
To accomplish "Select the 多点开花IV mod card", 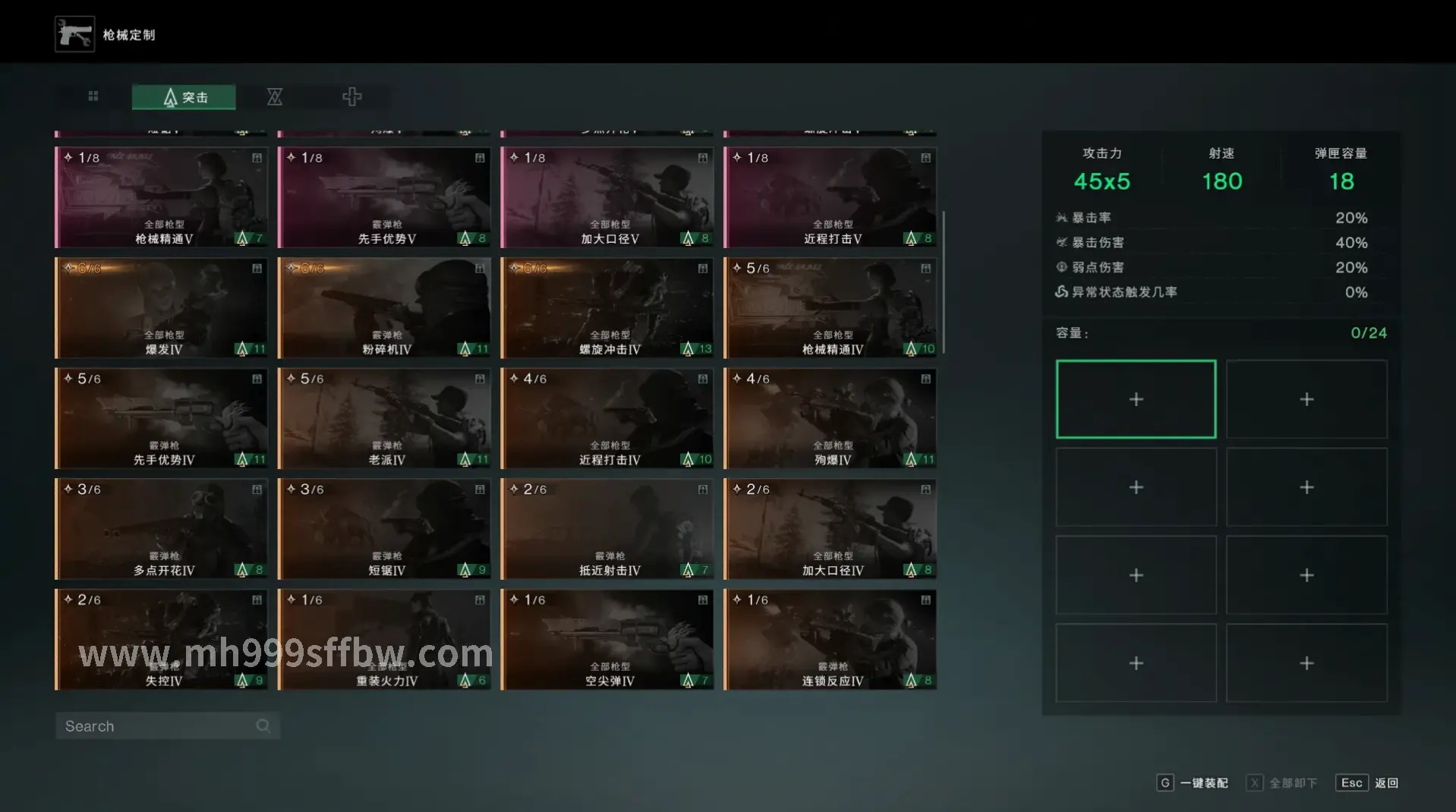I will tap(162, 529).
